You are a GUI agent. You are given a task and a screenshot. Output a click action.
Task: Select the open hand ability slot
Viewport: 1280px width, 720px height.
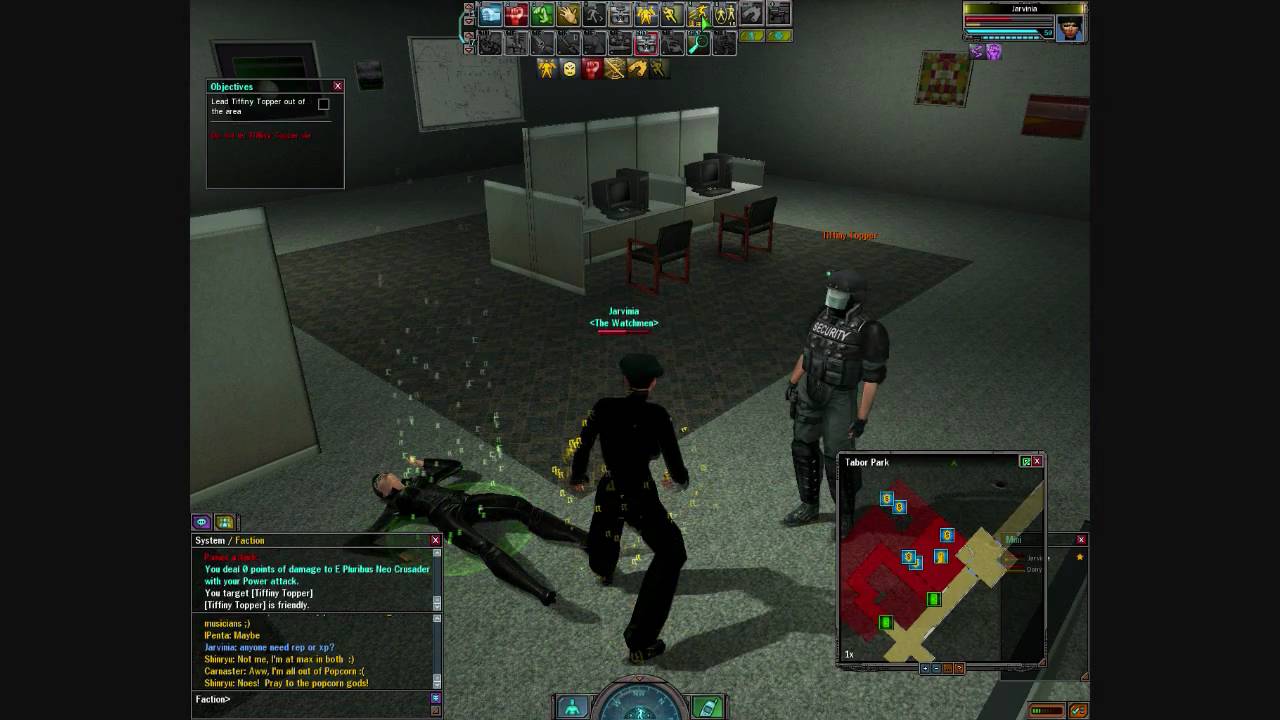[x=568, y=14]
